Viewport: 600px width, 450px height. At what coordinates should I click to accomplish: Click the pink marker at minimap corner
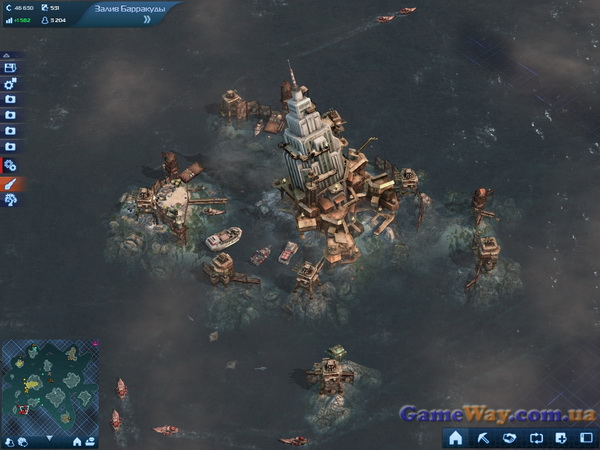tap(95, 344)
